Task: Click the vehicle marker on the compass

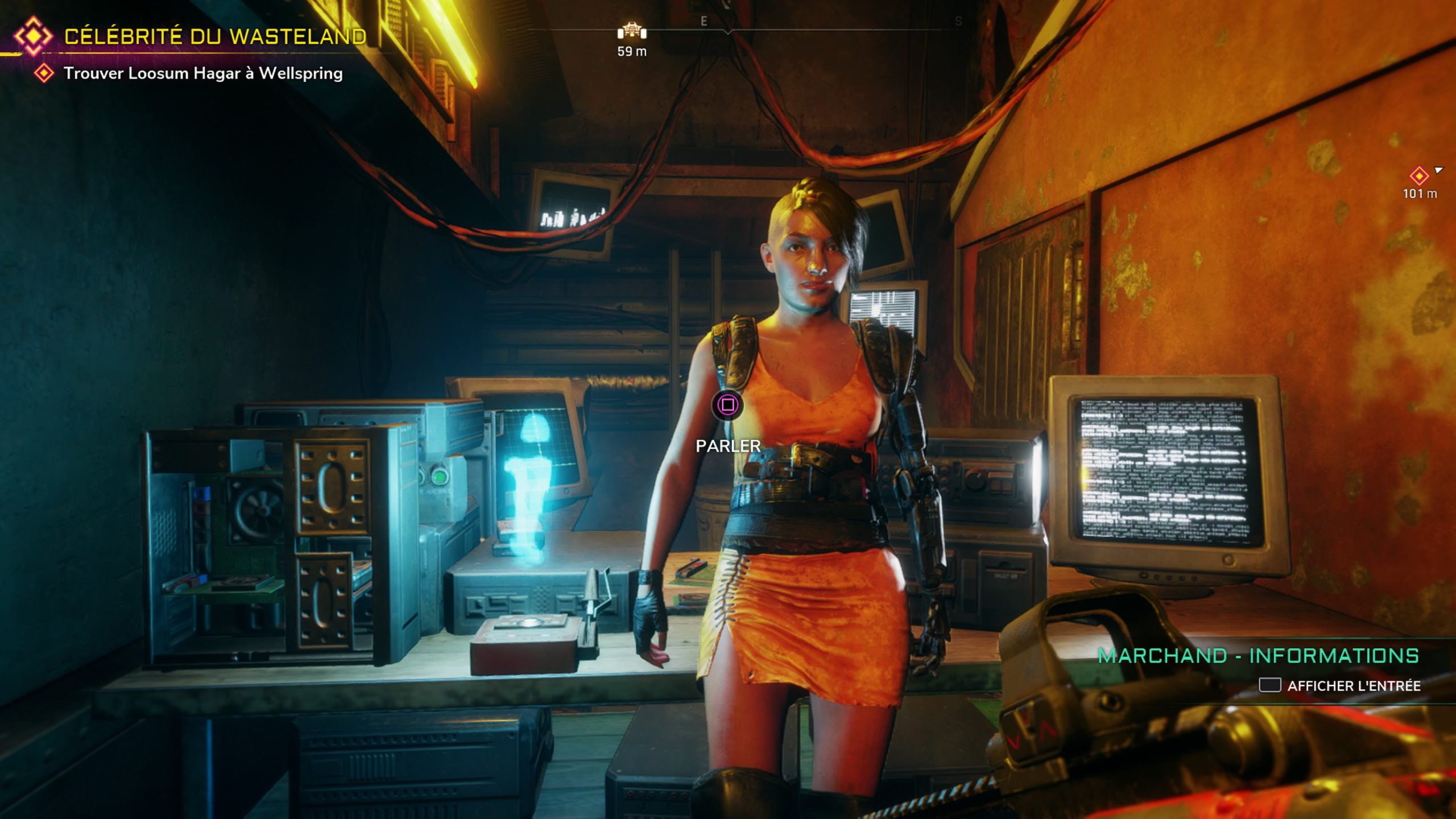Action: coord(632,32)
